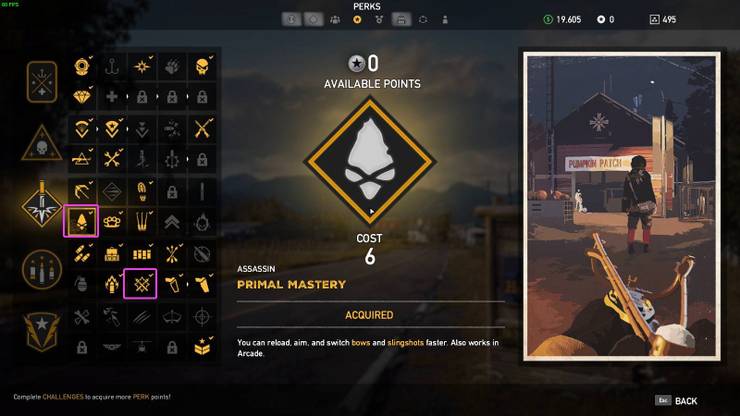Choose the boot footprint perk
The image size is (740, 416).
(x=141, y=190)
